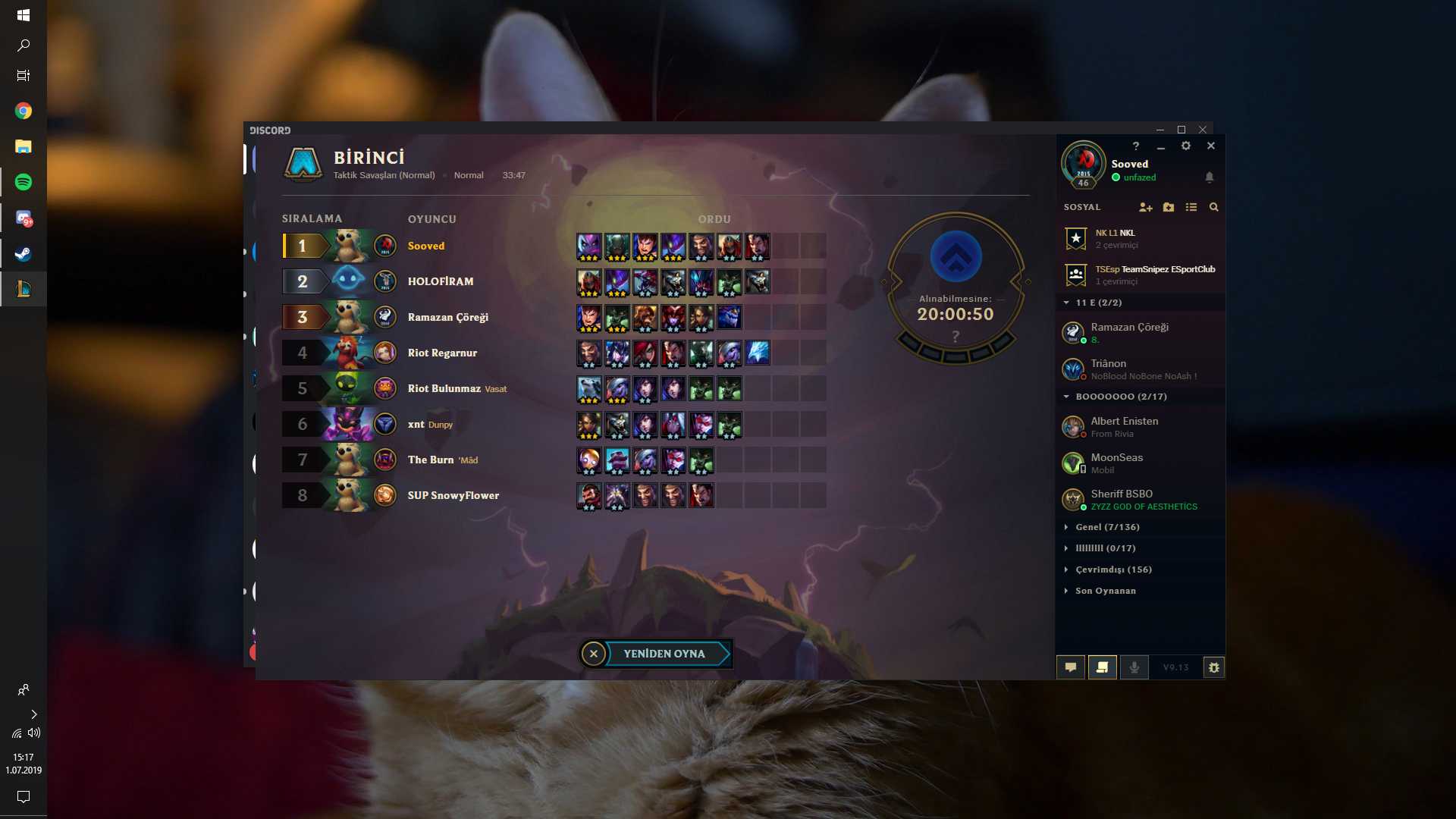This screenshot has width=1456, height=819.
Task: Open Spotify from the Windows taskbar
Action: click(x=24, y=182)
